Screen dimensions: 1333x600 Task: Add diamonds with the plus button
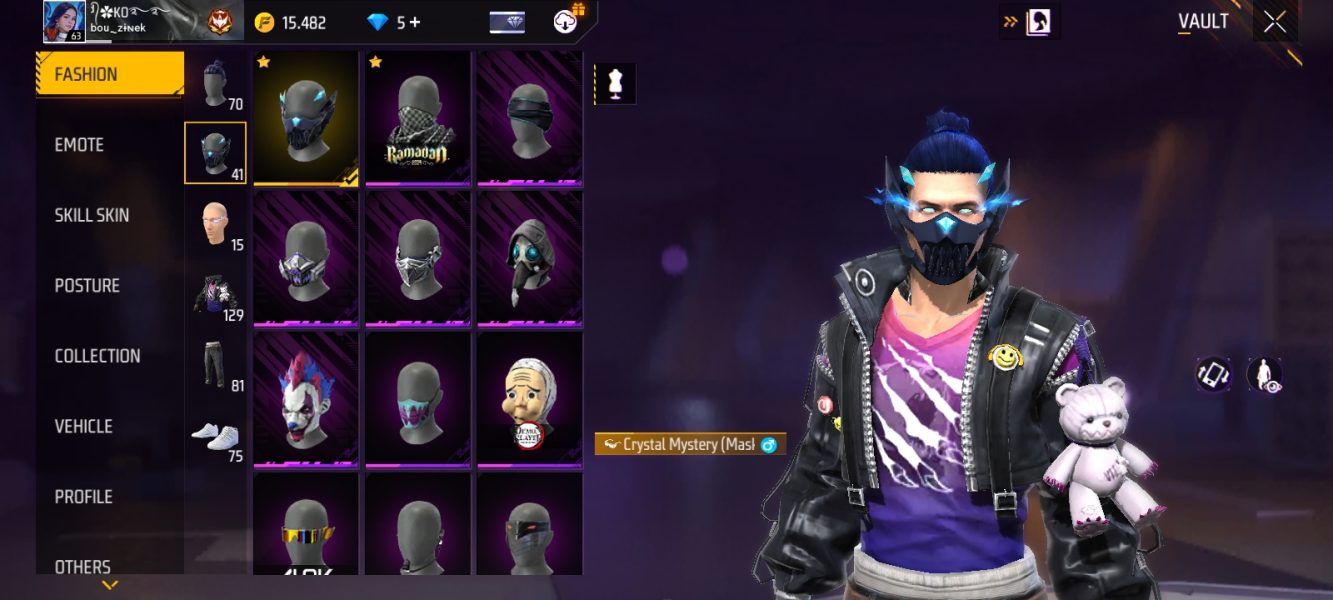pyautogui.click(x=414, y=22)
